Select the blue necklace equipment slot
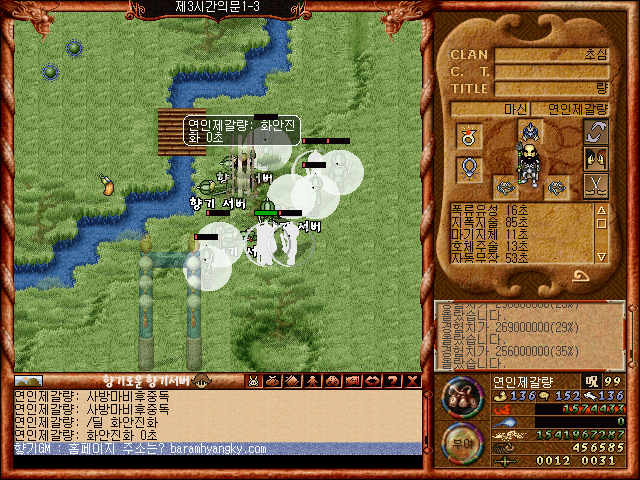This screenshot has width=640, height=480. (468, 167)
